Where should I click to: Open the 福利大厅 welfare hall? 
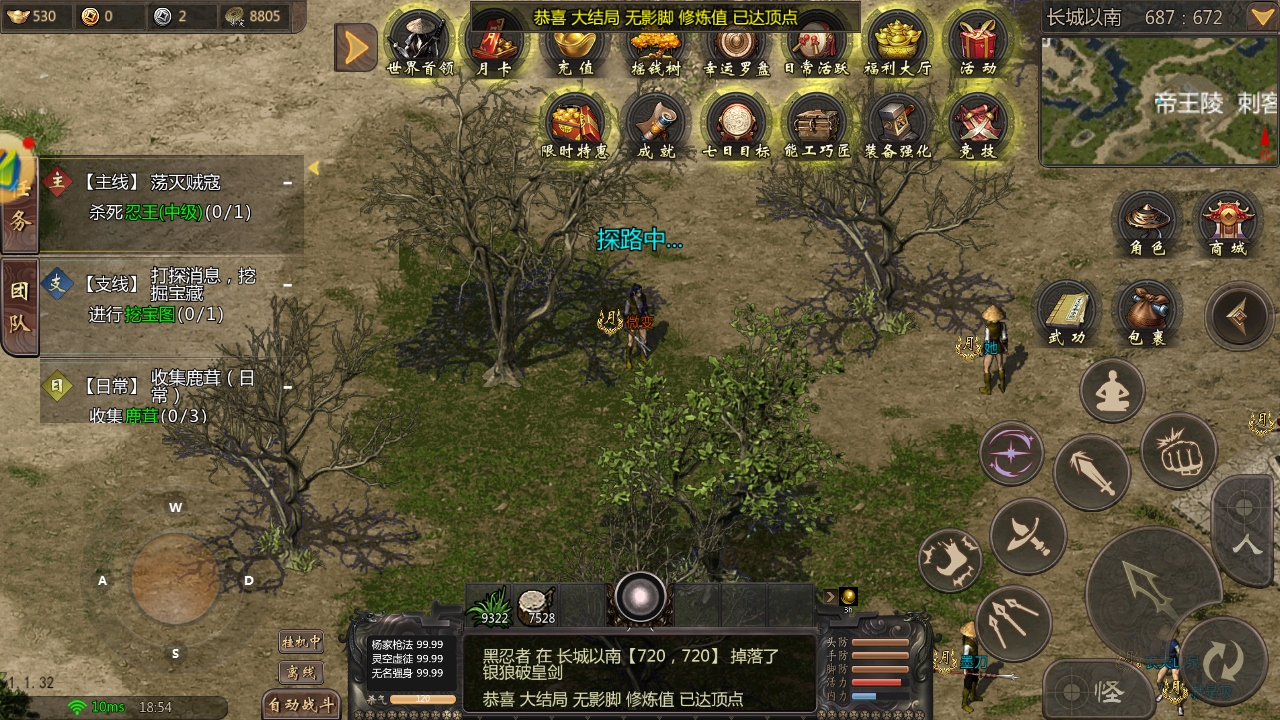click(x=897, y=42)
